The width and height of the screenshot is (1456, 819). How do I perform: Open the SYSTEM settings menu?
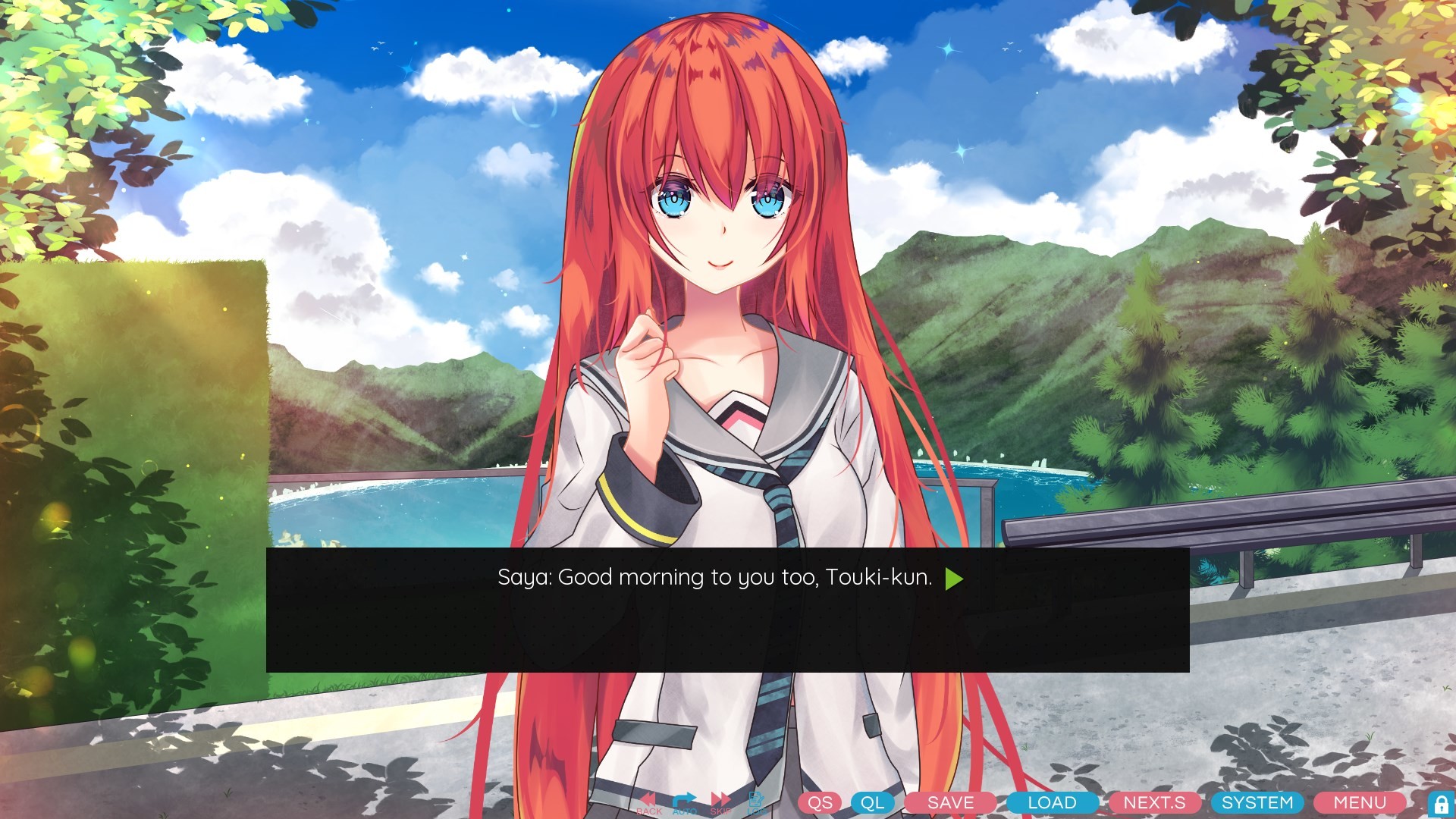(x=1257, y=802)
